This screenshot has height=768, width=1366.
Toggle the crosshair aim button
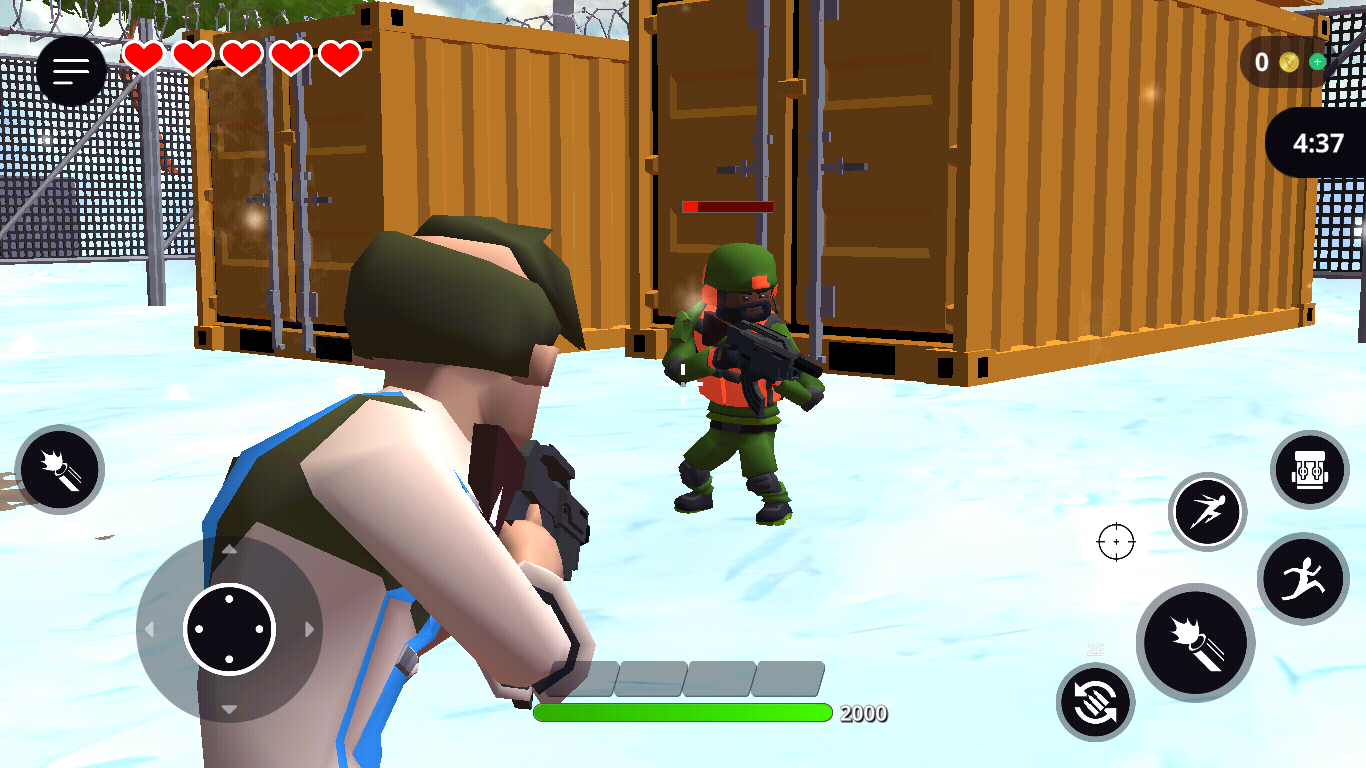[1116, 542]
